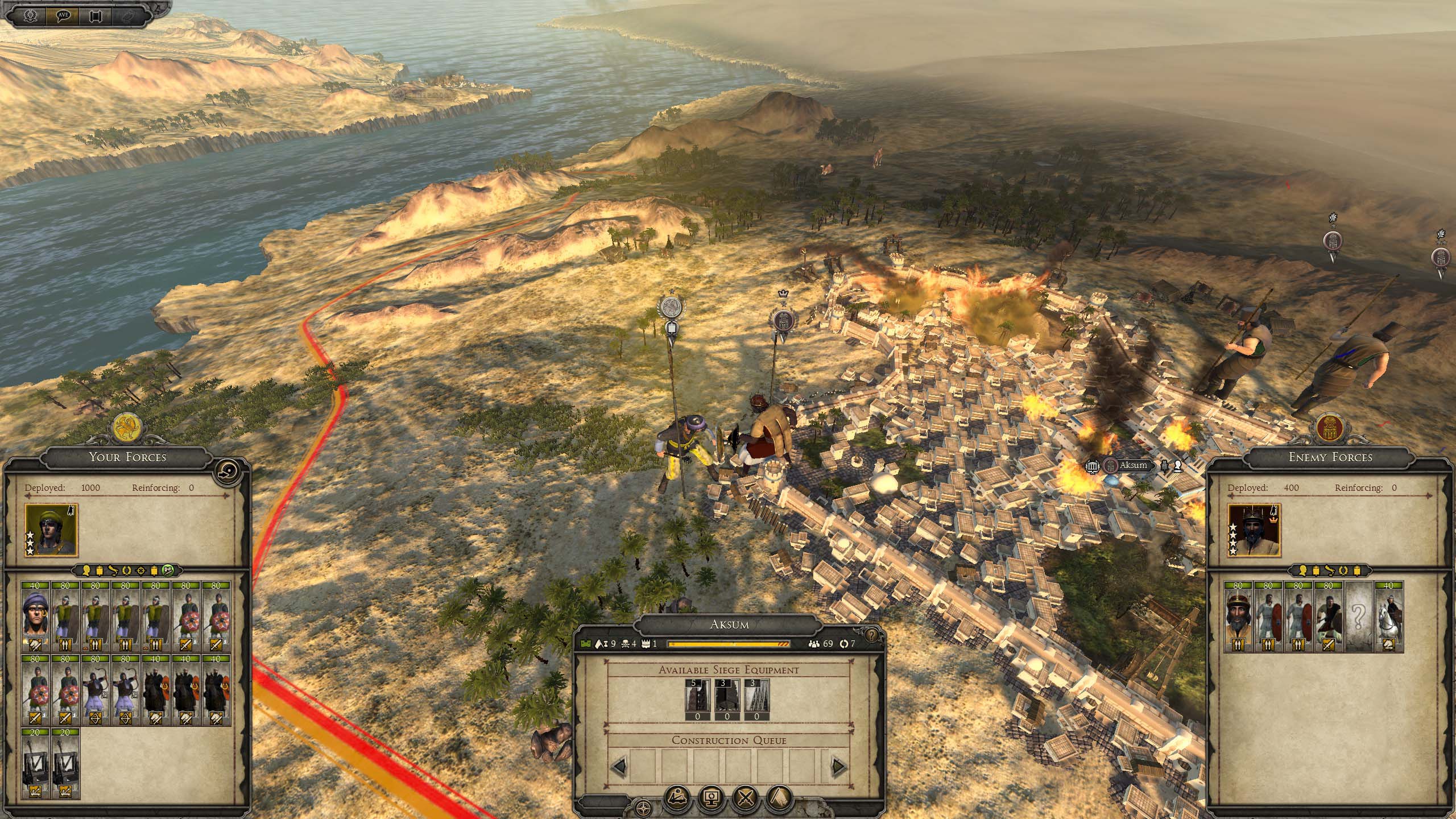The width and height of the screenshot is (1456, 819).
Task: Select the enemy white horse cavalry card
Action: pos(1388,616)
